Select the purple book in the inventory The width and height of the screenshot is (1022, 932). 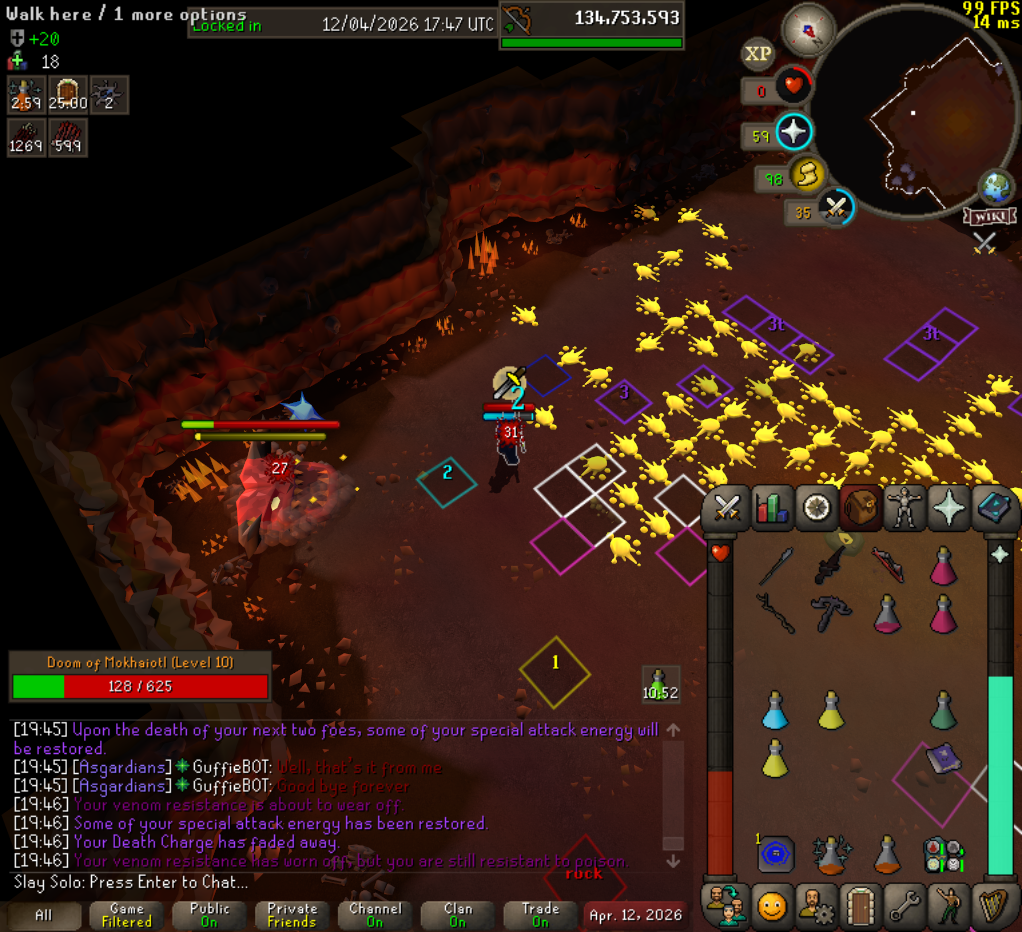(943, 760)
